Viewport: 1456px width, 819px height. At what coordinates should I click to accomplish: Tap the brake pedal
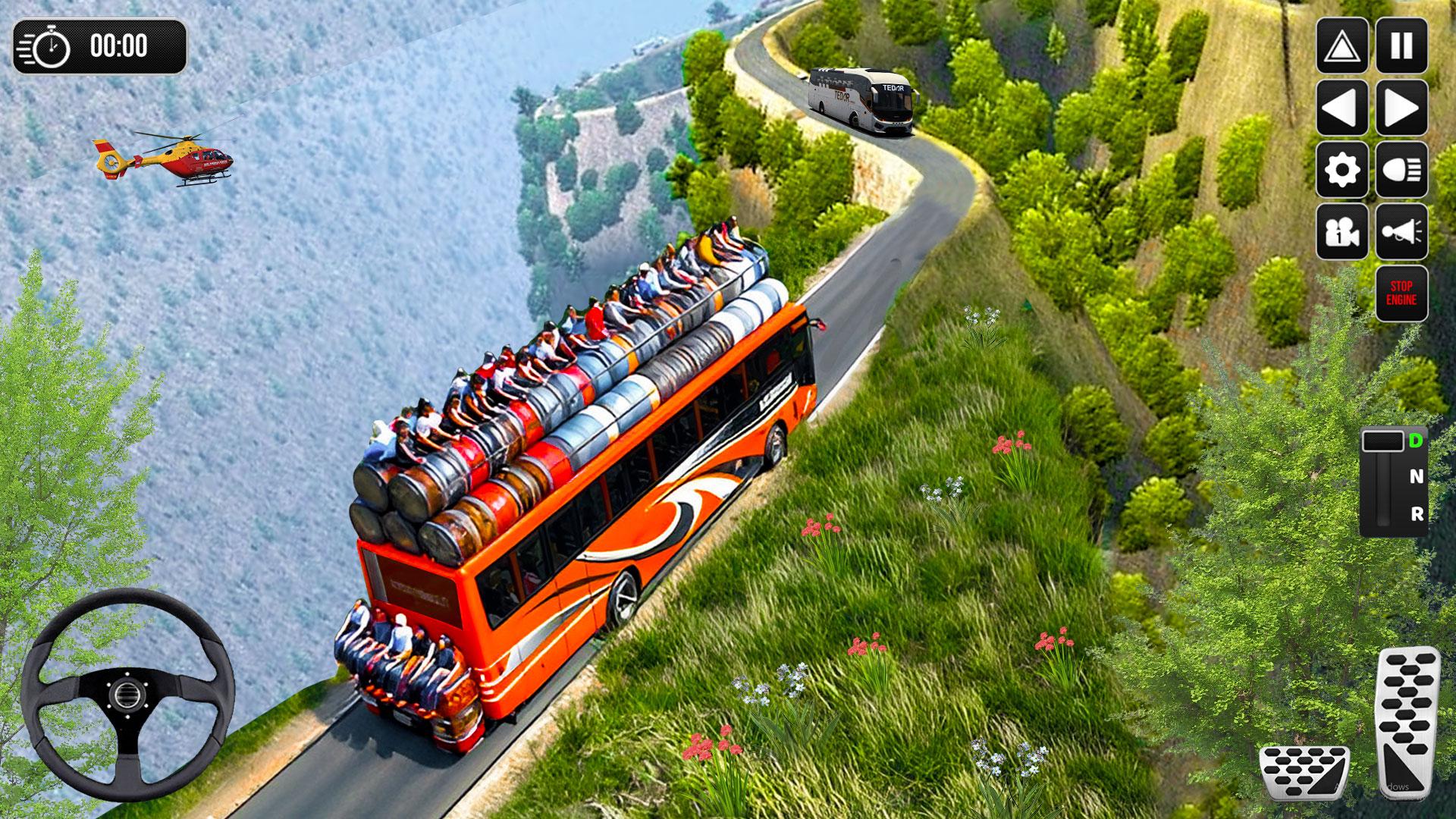pyautogui.click(x=1304, y=772)
